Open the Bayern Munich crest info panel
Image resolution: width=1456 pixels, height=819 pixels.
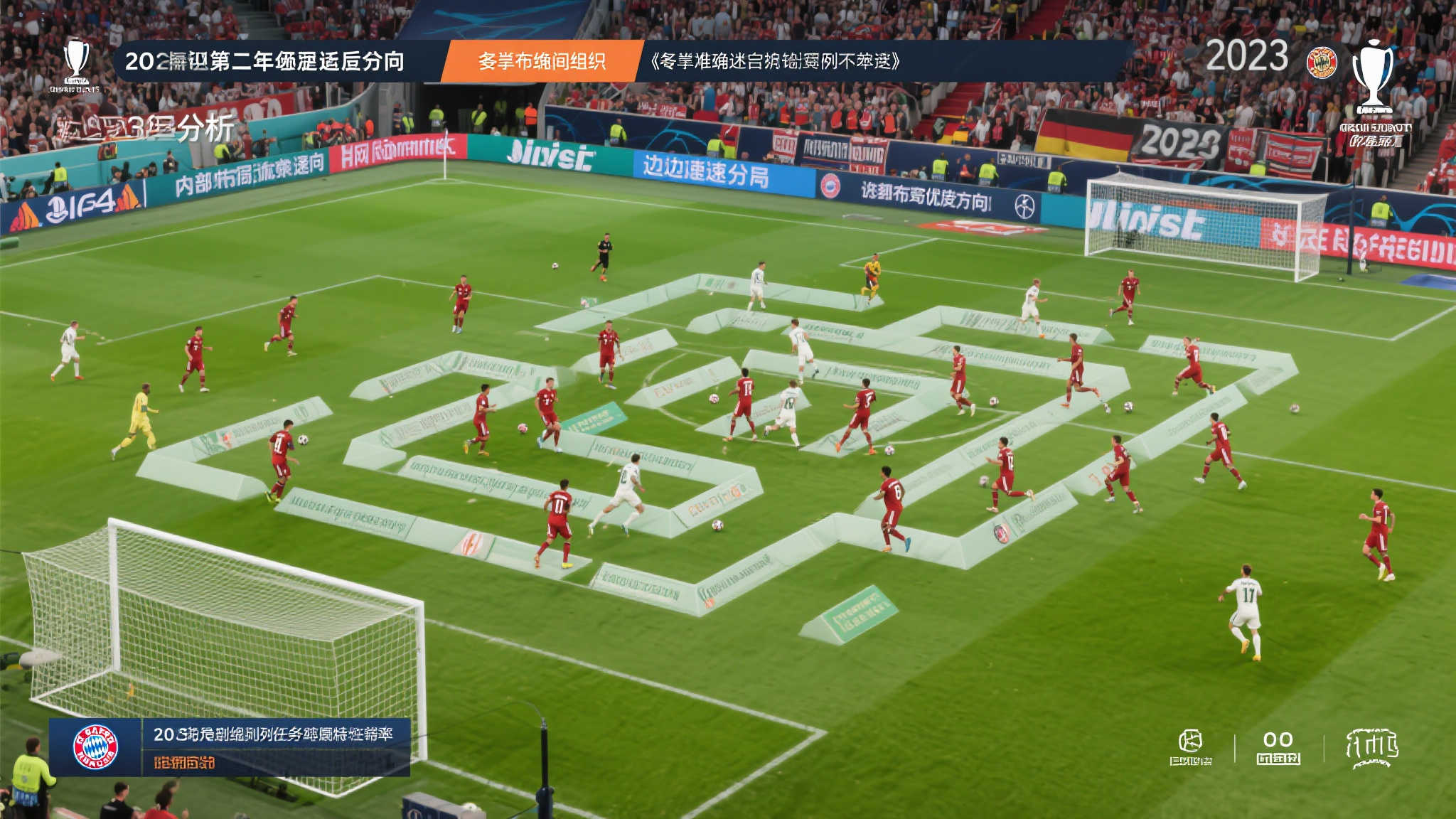tap(96, 747)
